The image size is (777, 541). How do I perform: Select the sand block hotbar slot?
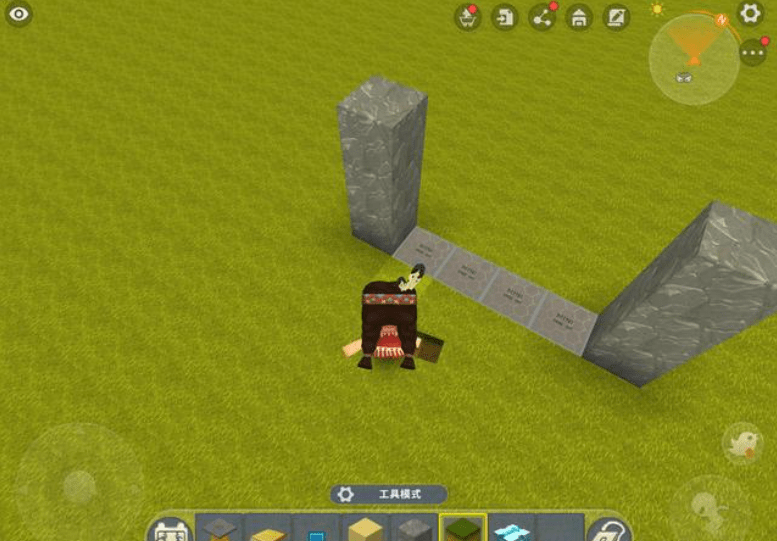tap(366, 529)
